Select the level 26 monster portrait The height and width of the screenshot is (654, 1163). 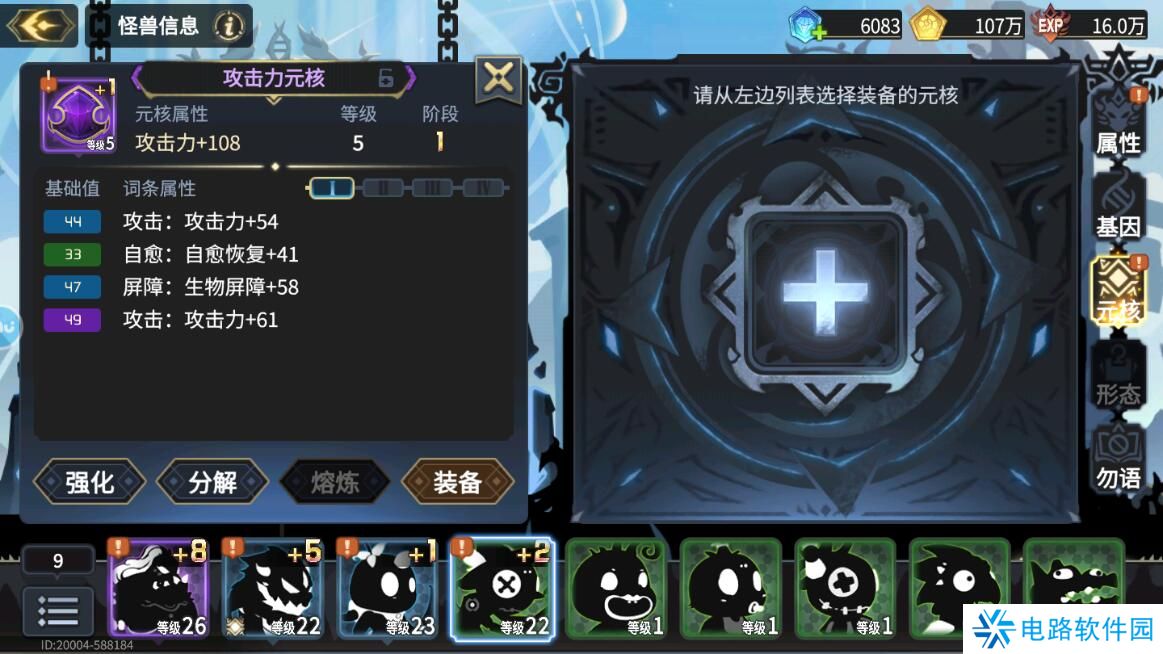pyautogui.click(x=157, y=588)
